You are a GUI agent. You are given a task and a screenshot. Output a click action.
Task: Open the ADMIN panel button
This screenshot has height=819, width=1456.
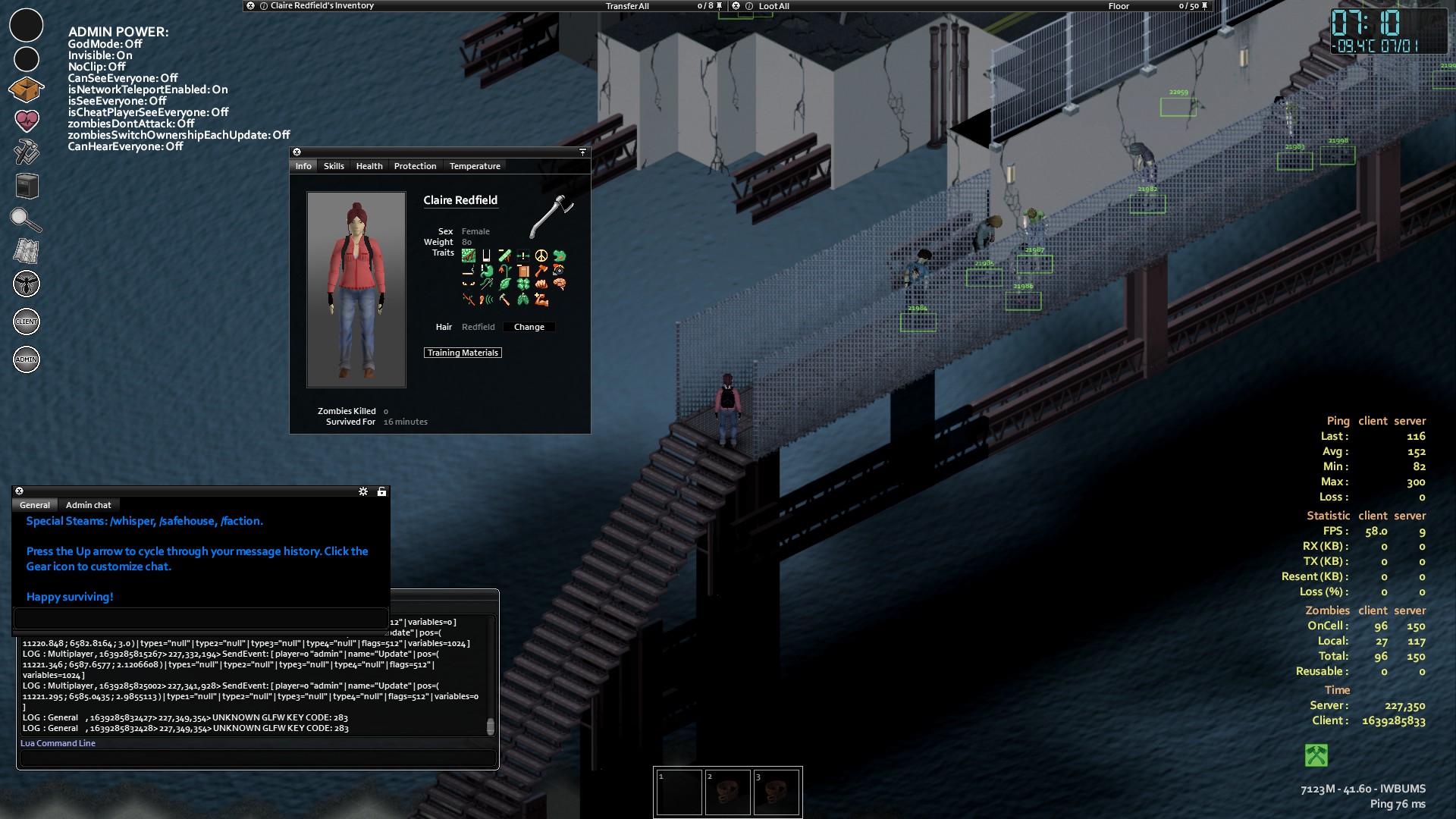pyautogui.click(x=26, y=359)
